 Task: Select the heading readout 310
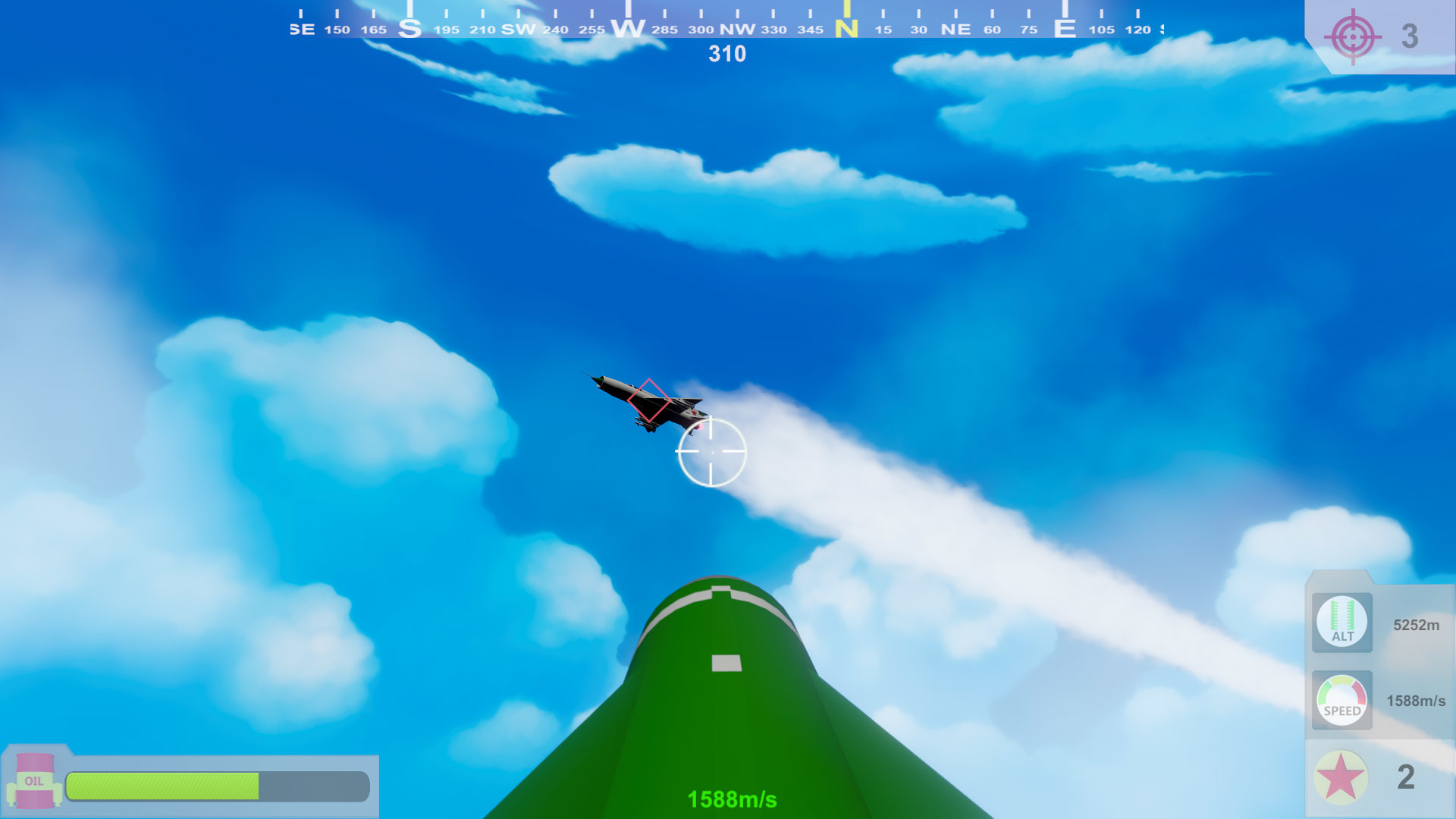726,53
